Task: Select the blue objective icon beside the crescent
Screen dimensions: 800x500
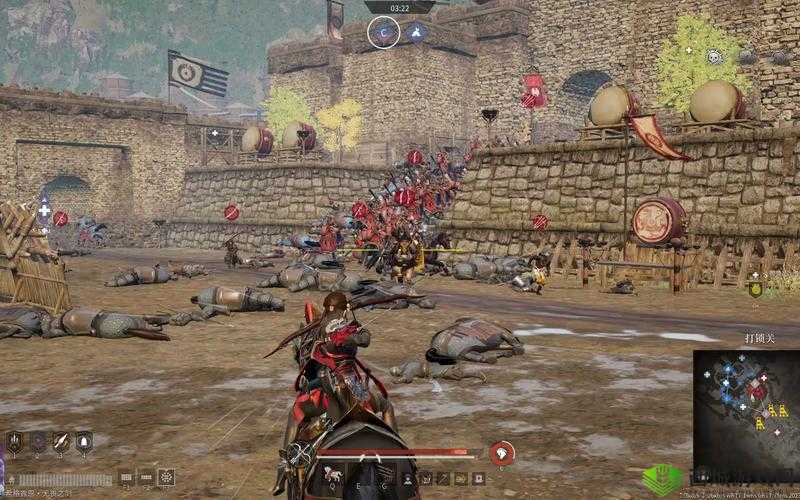Action: point(415,32)
